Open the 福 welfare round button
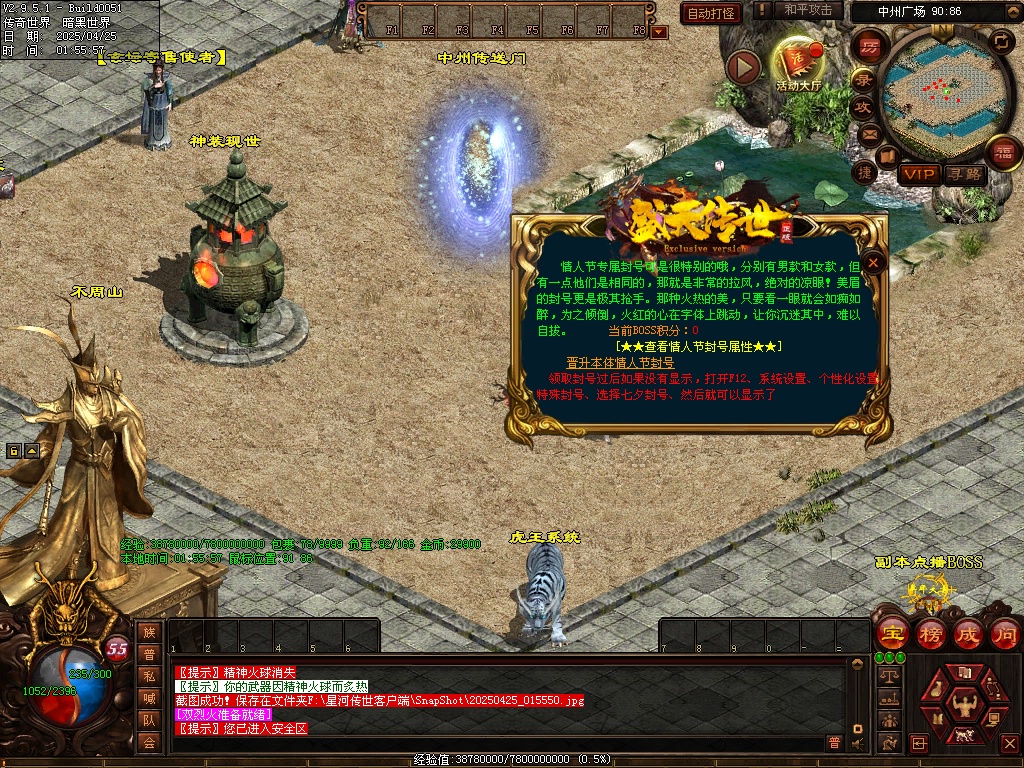The width and height of the screenshot is (1024, 768). [x=1003, y=153]
